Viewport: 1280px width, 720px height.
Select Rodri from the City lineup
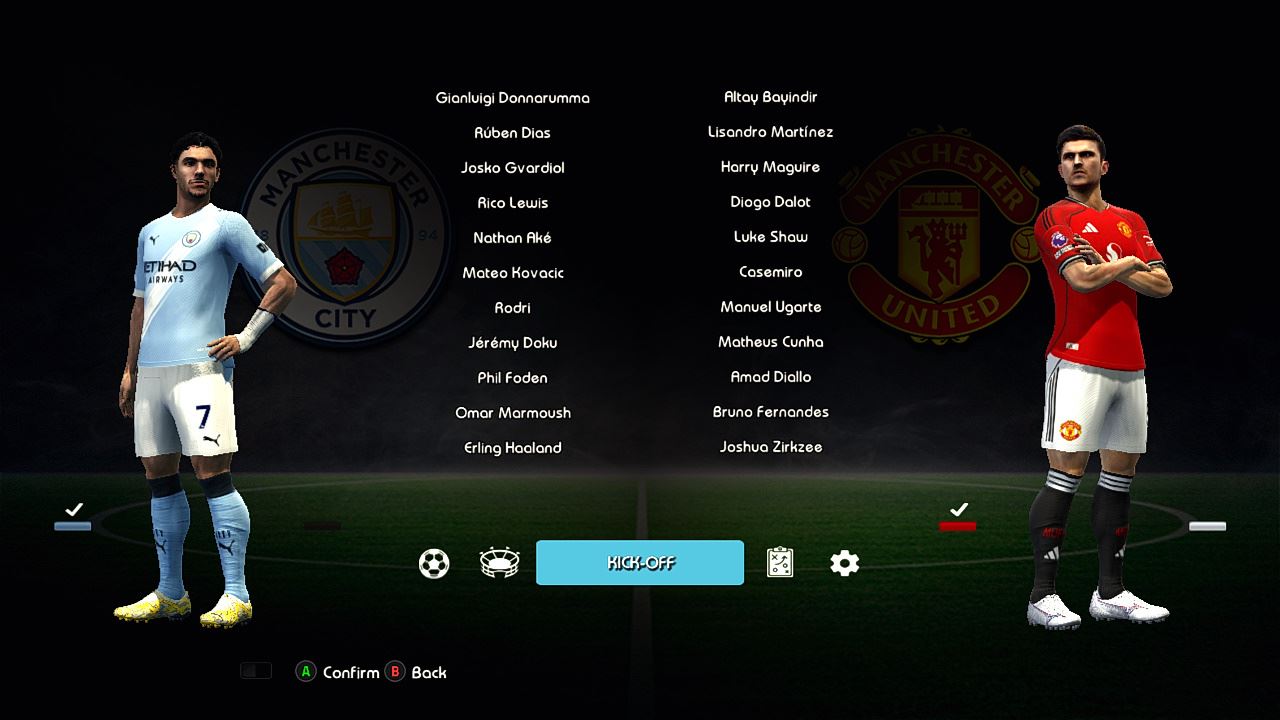pyautogui.click(x=513, y=308)
